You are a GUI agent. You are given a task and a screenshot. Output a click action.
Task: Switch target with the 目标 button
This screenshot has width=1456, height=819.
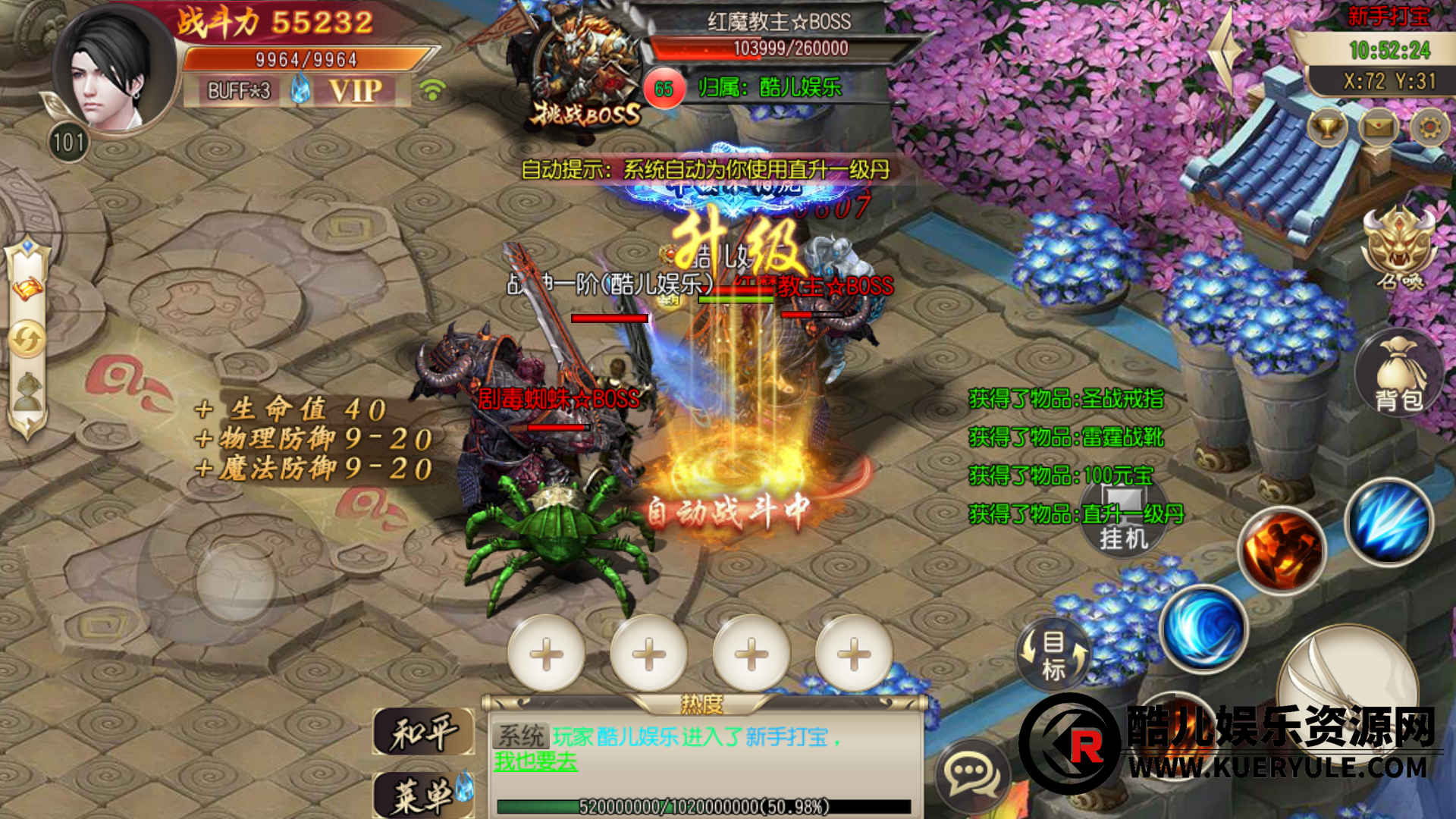[1054, 654]
